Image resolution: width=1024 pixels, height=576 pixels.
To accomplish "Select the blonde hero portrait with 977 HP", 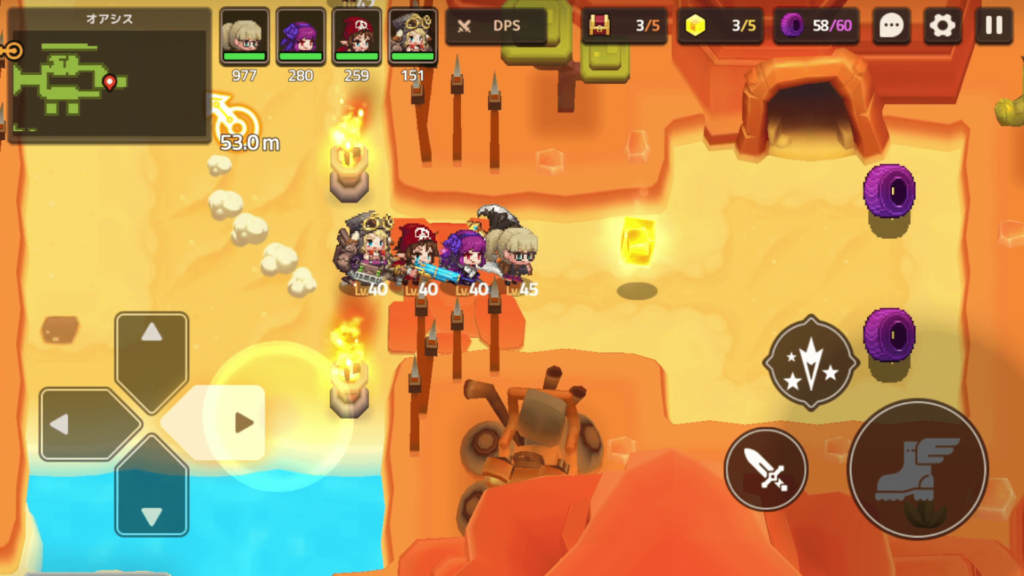I will tap(244, 37).
